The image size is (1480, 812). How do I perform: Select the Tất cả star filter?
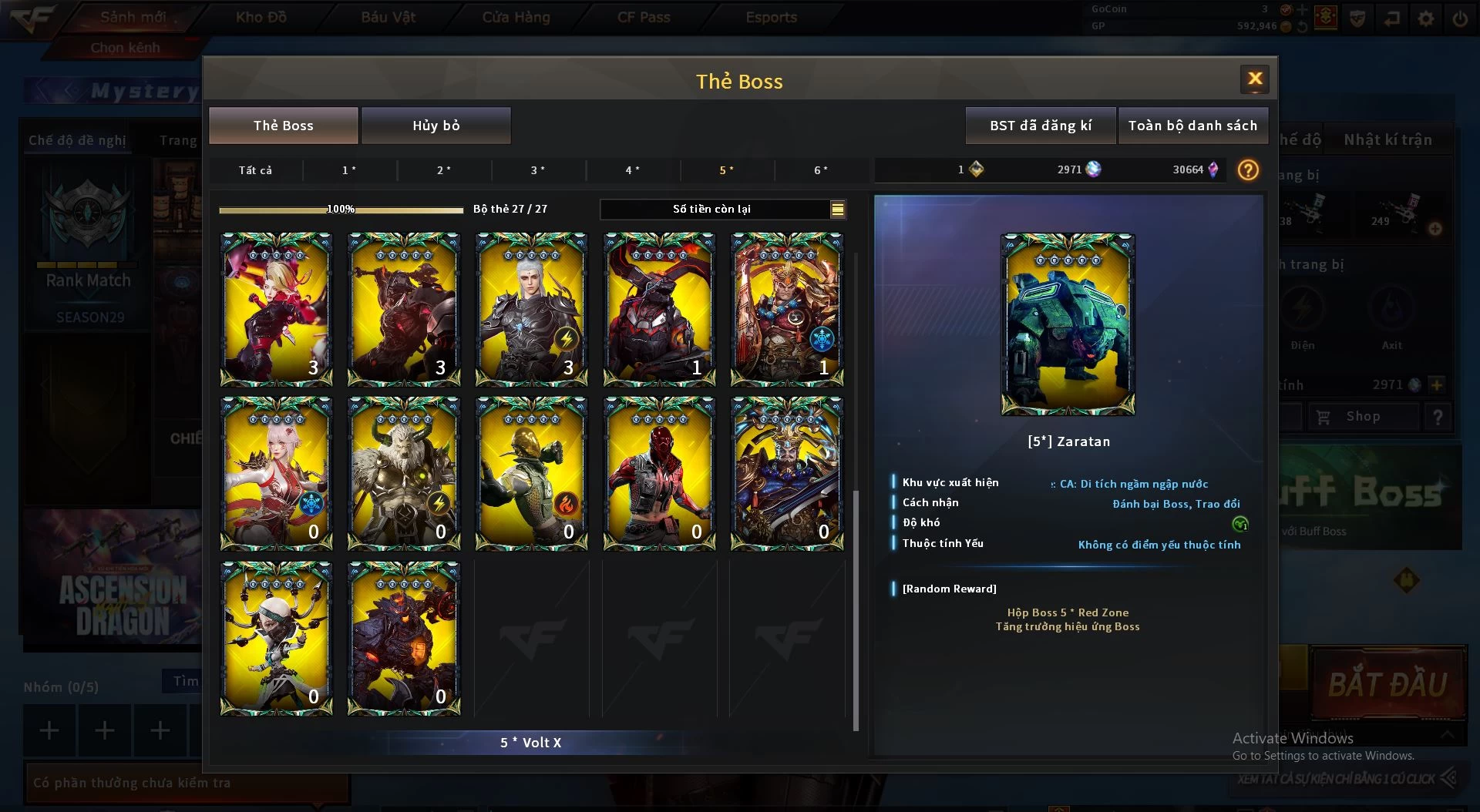[255, 170]
